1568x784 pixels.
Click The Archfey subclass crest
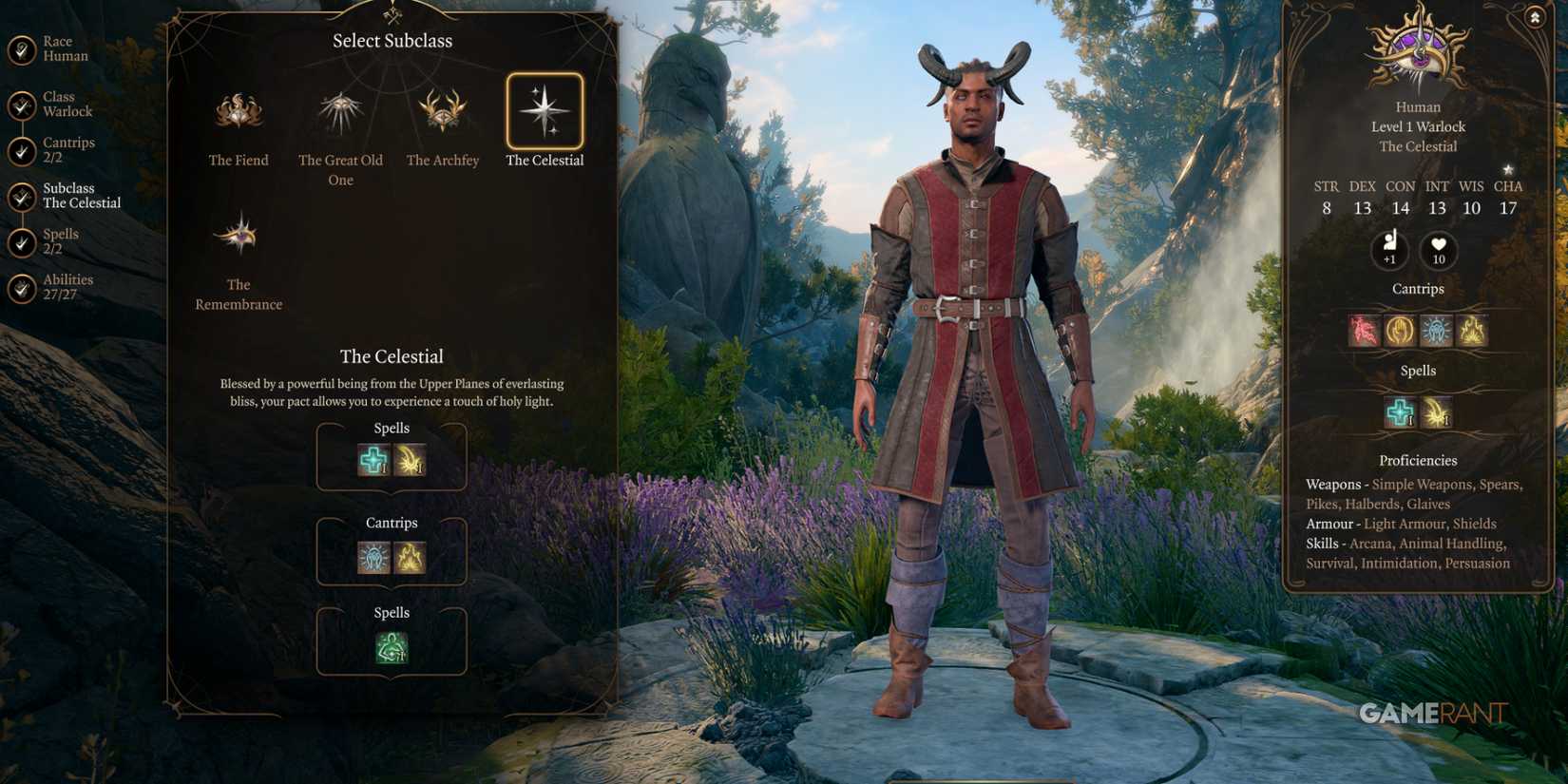point(443,114)
